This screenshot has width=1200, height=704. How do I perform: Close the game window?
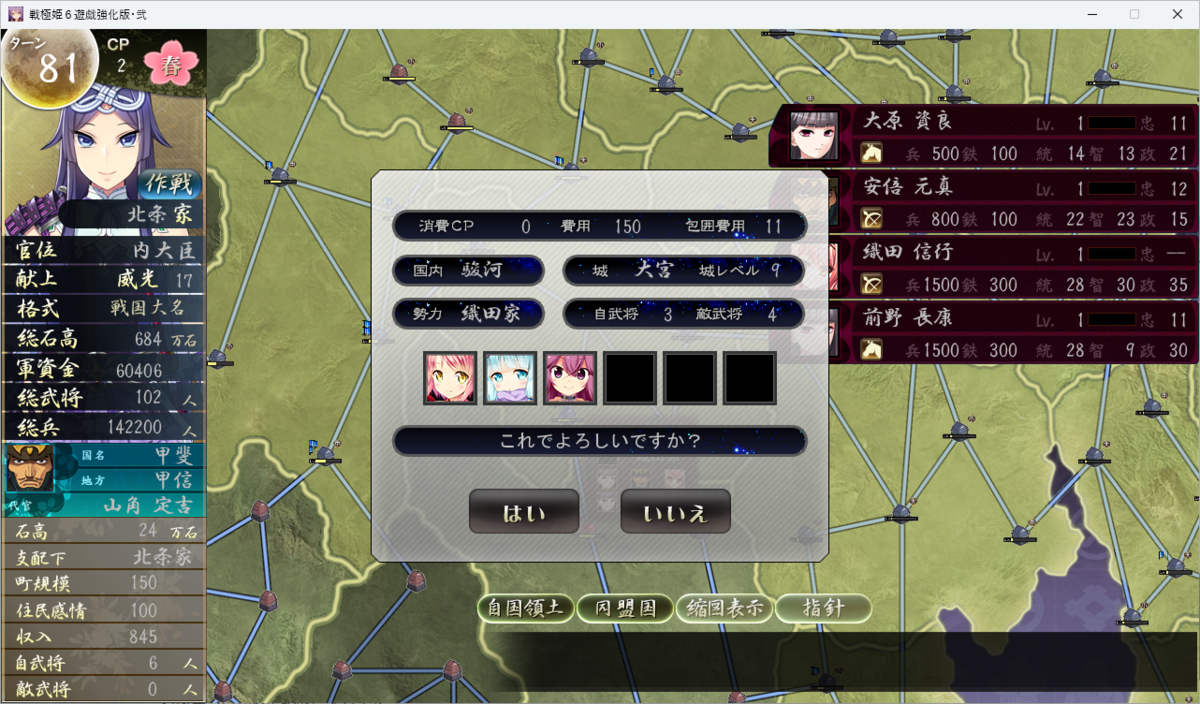[1178, 14]
